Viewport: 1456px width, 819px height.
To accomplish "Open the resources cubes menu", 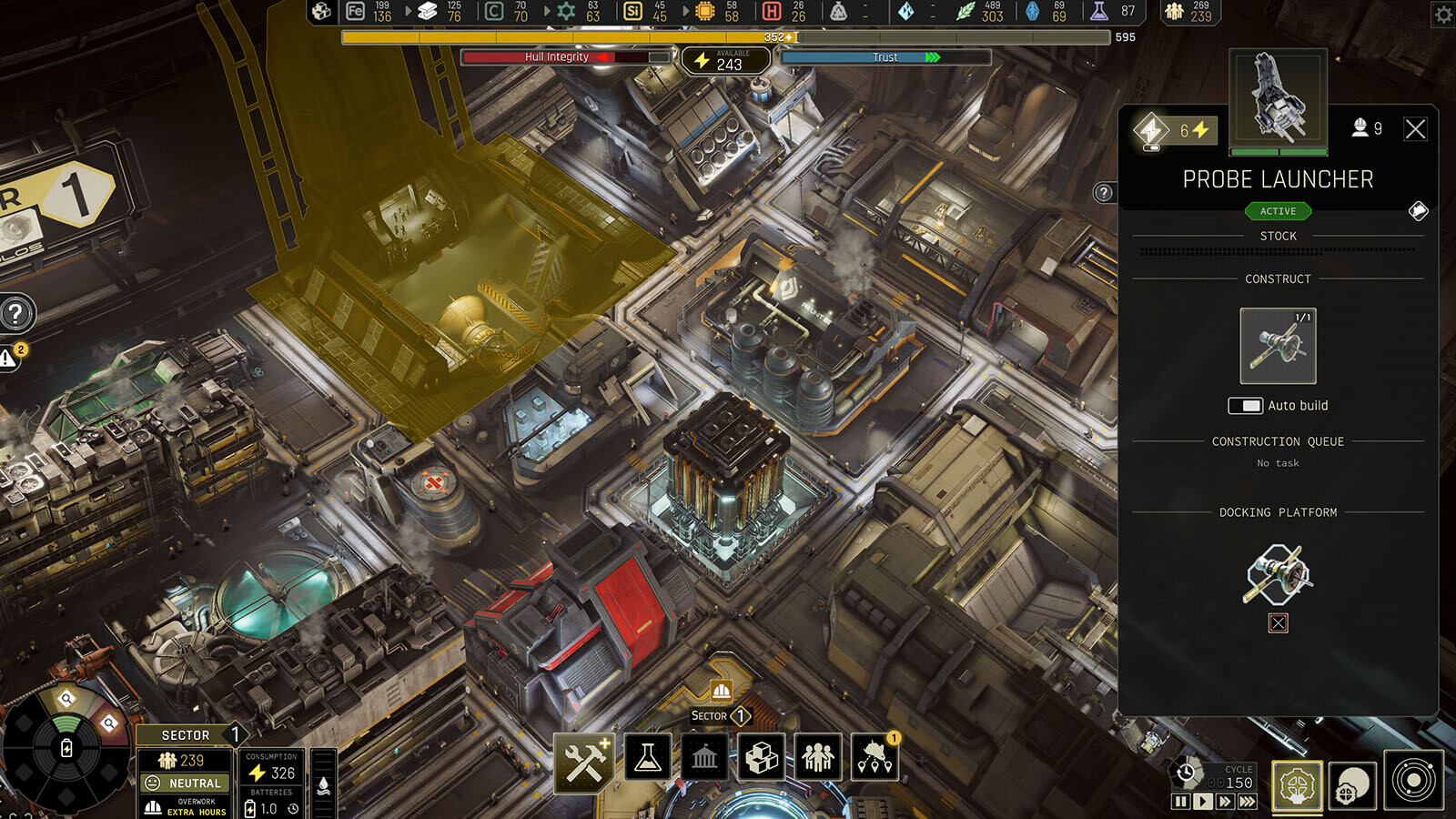I will pyautogui.click(x=762, y=757).
